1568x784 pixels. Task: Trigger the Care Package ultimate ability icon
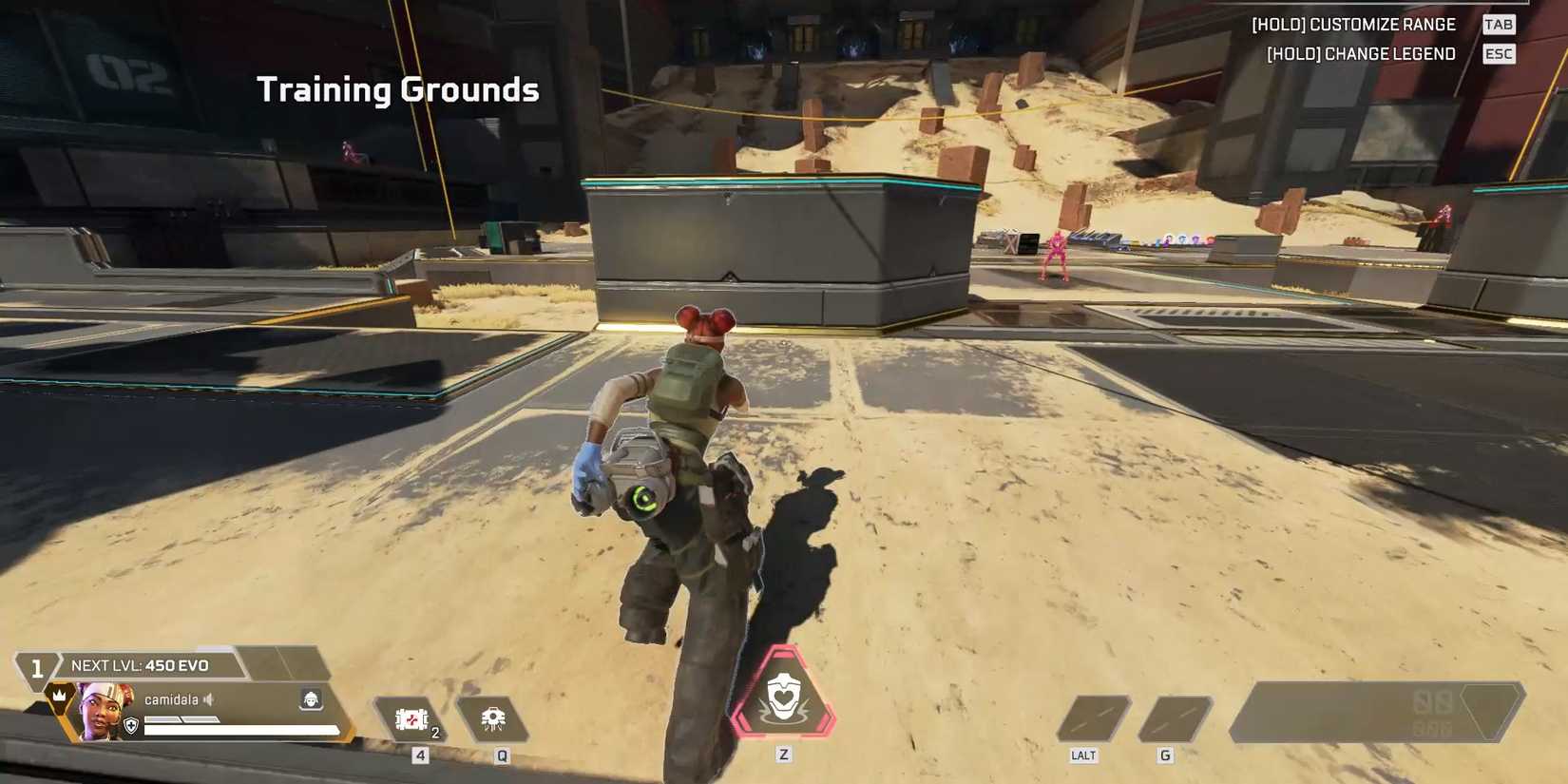(785, 698)
